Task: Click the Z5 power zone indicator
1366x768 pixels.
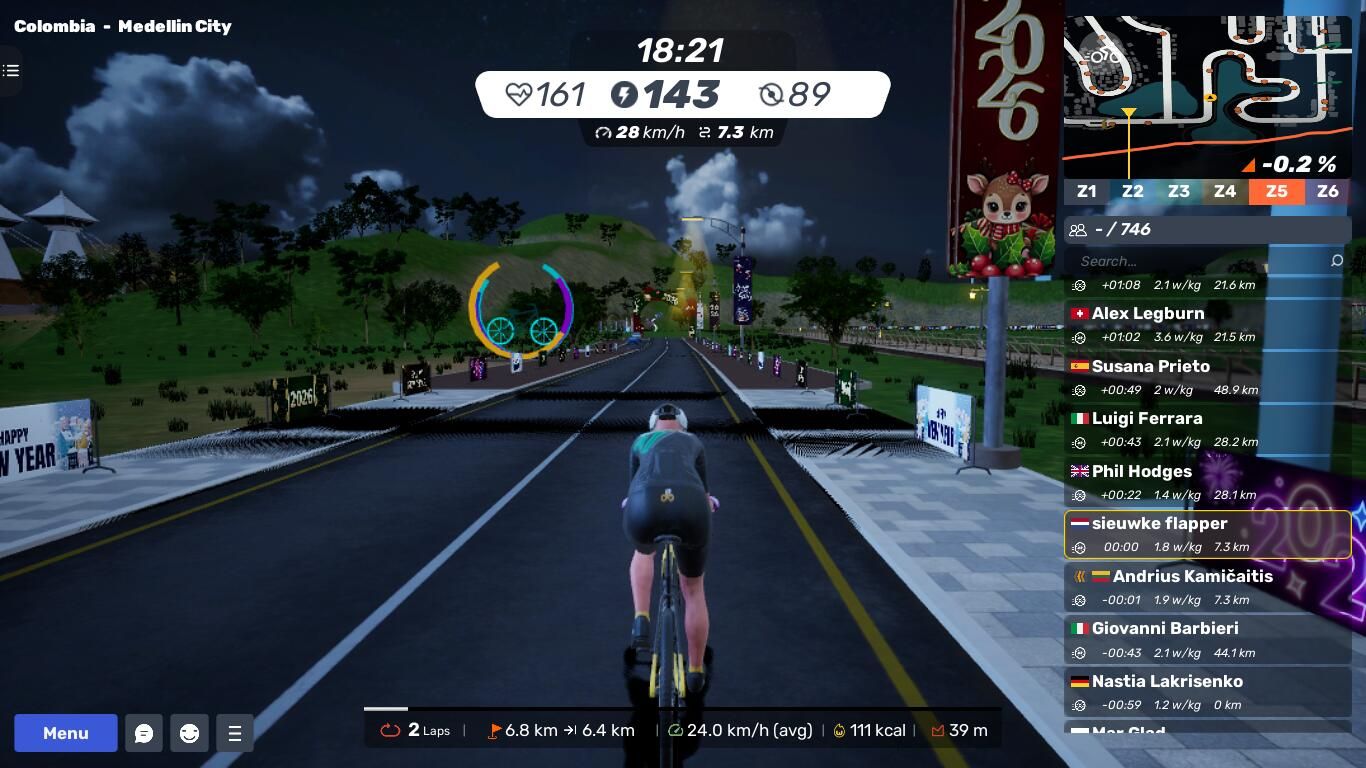Action: [x=1276, y=191]
